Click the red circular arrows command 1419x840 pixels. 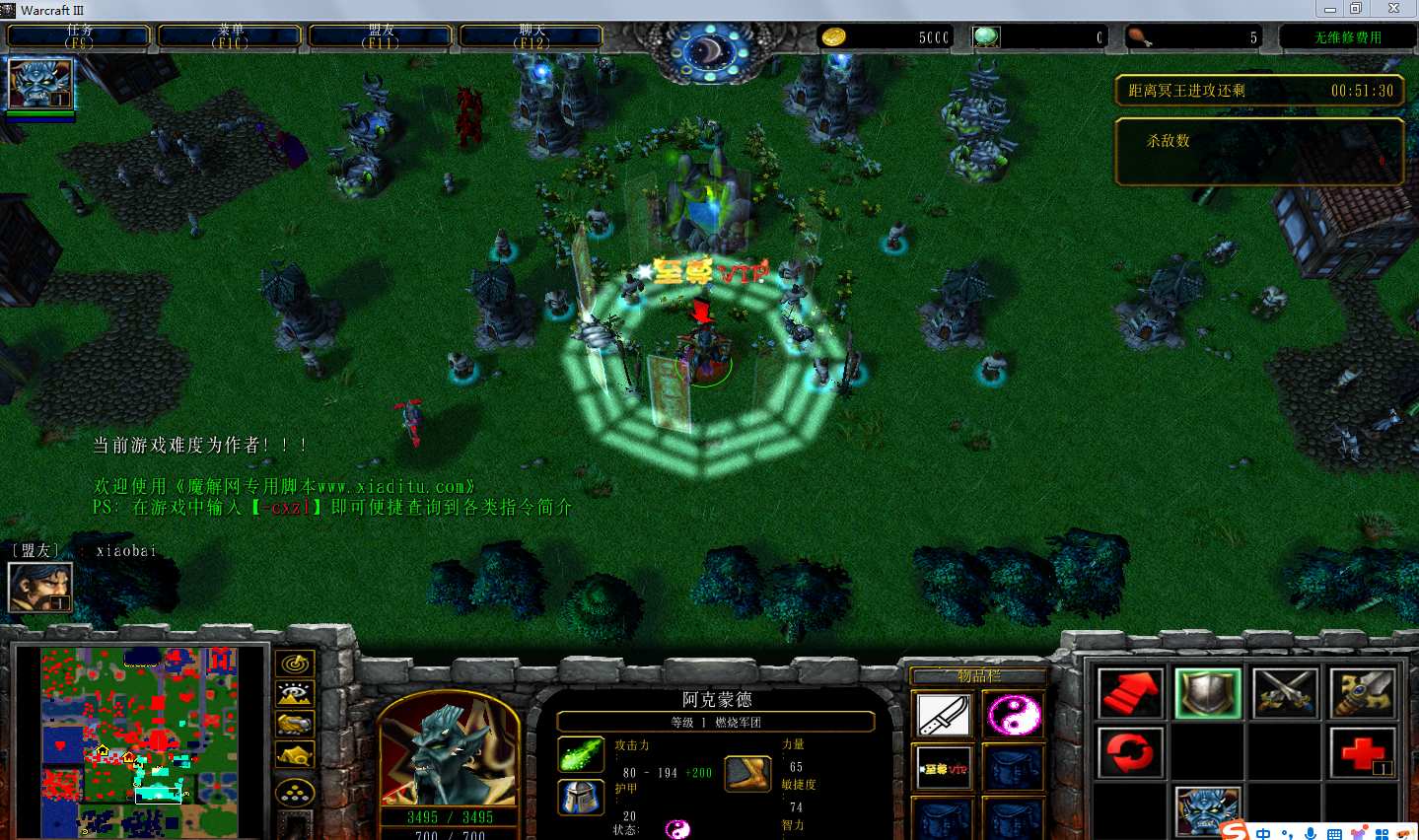click(x=1130, y=753)
